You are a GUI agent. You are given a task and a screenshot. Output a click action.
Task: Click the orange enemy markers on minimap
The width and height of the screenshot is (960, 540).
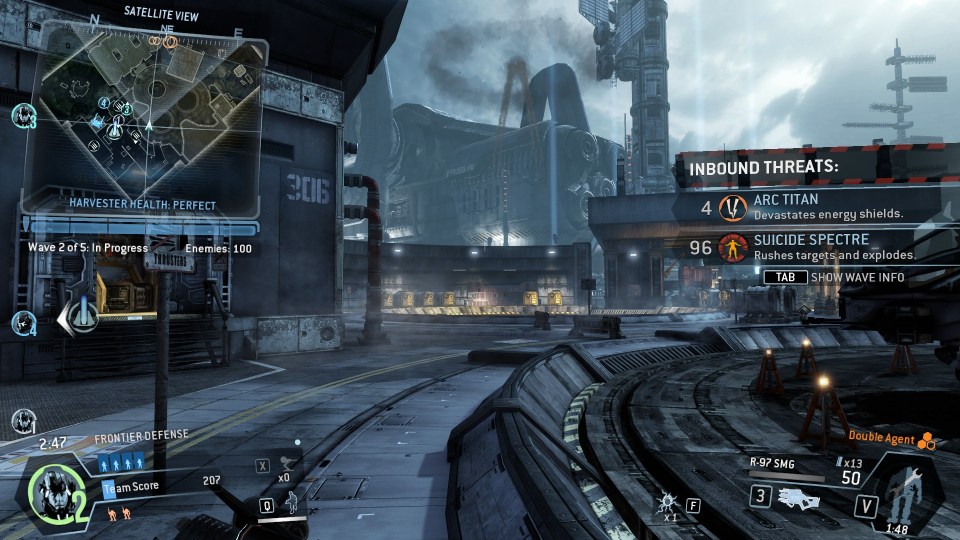pos(161,42)
